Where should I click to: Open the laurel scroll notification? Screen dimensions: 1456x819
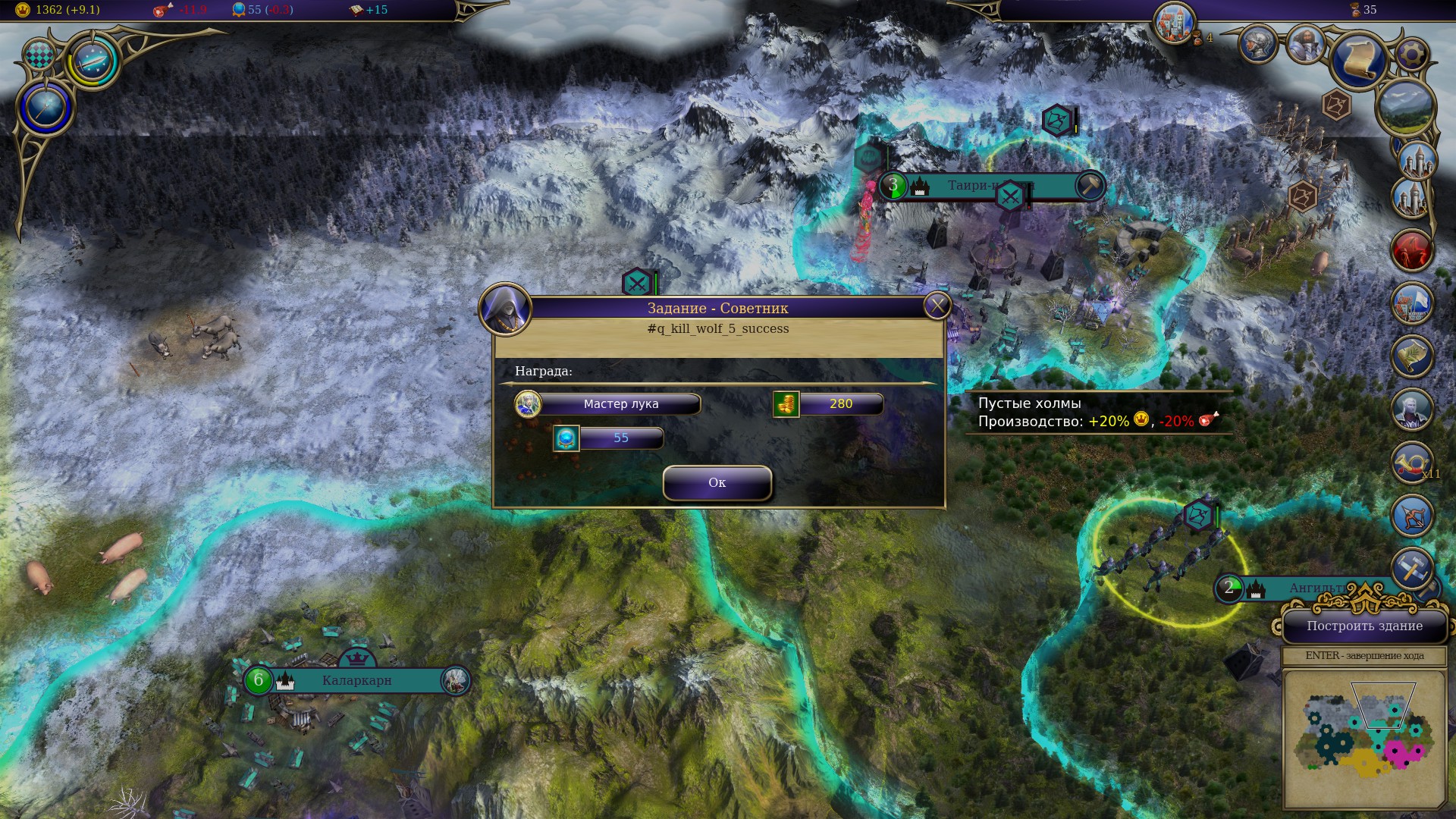click(1411, 356)
